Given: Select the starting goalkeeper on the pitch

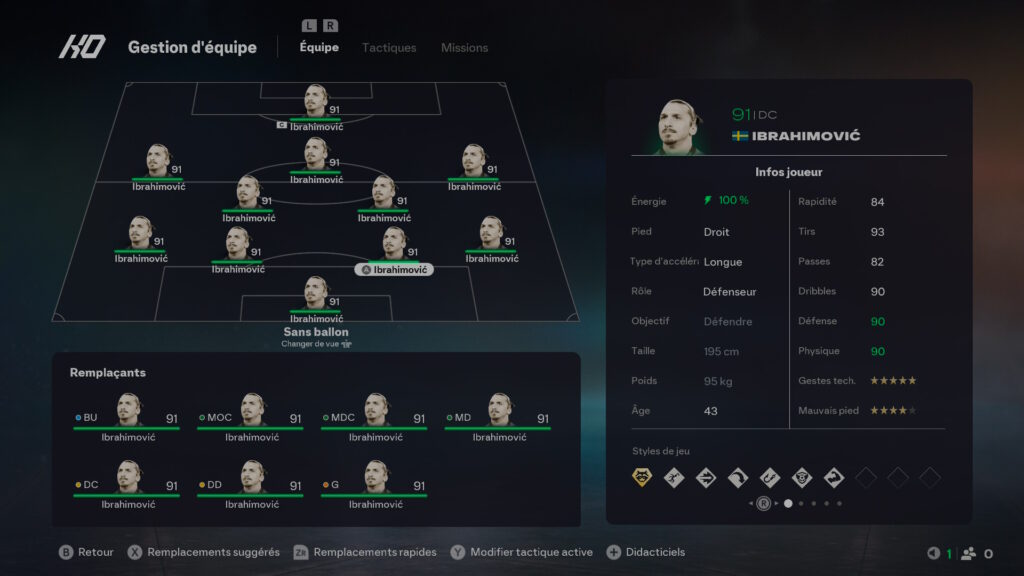Looking at the screenshot, I should [316, 298].
